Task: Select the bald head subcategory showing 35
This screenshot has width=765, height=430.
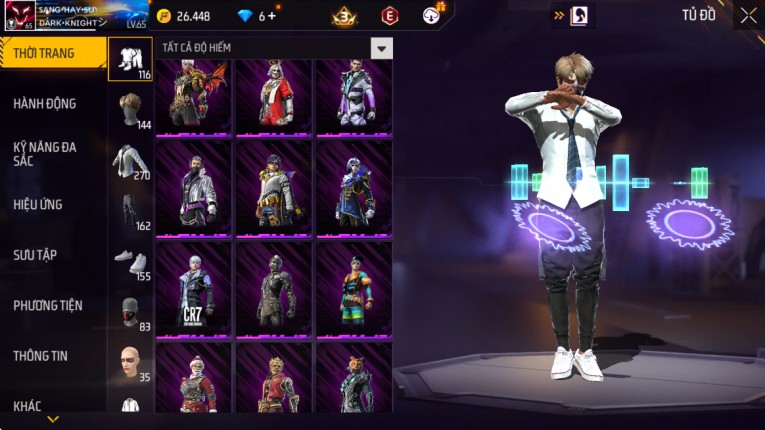Action: (x=130, y=362)
